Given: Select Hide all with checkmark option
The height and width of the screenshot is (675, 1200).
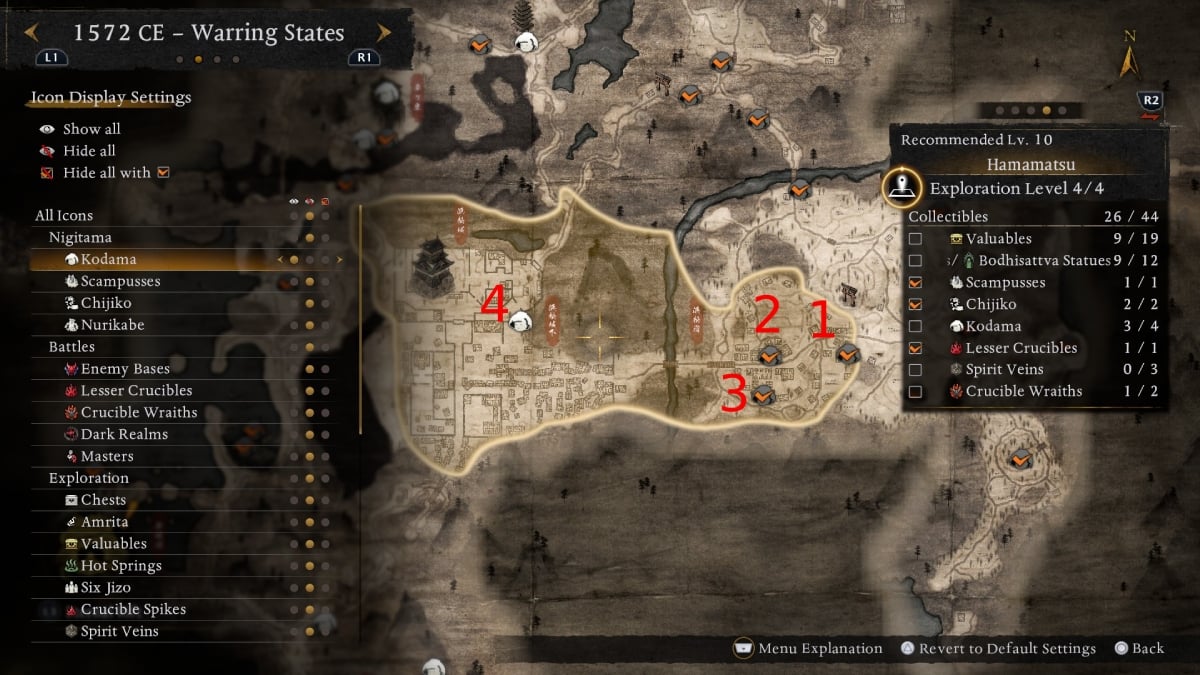Looking at the screenshot, I should click(106, 173).
